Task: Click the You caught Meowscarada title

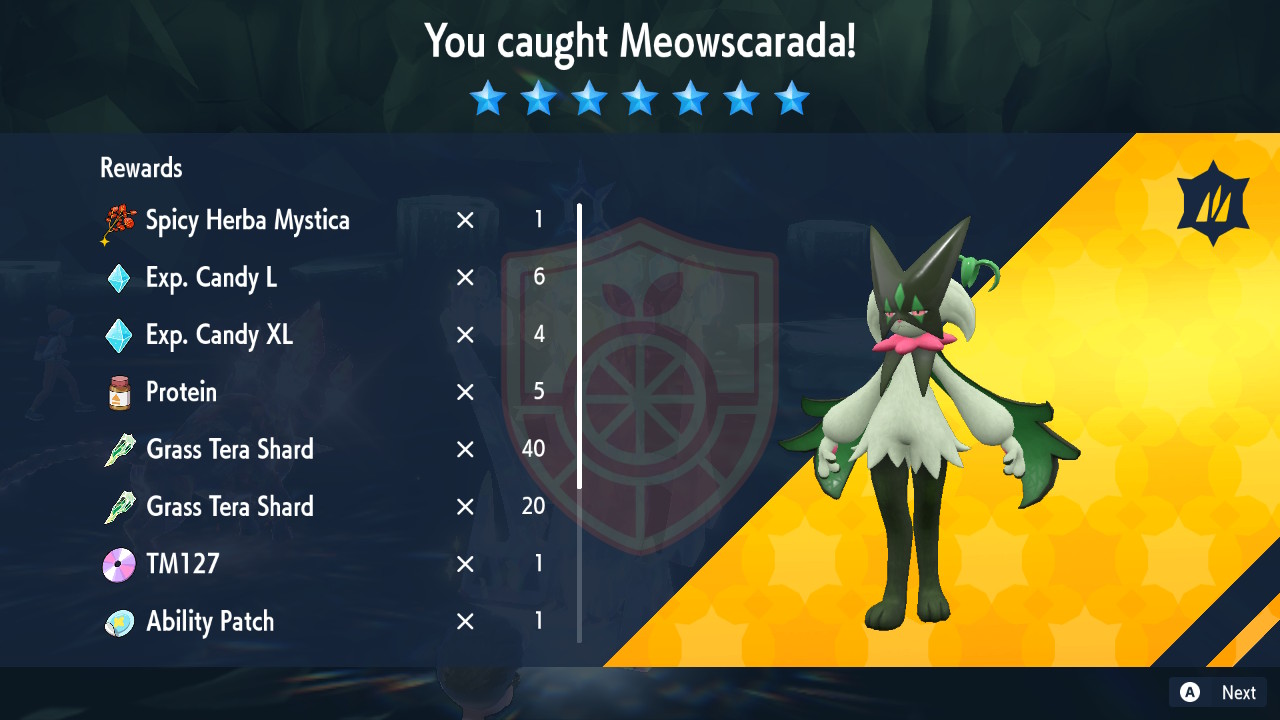Action: [640, 43]
